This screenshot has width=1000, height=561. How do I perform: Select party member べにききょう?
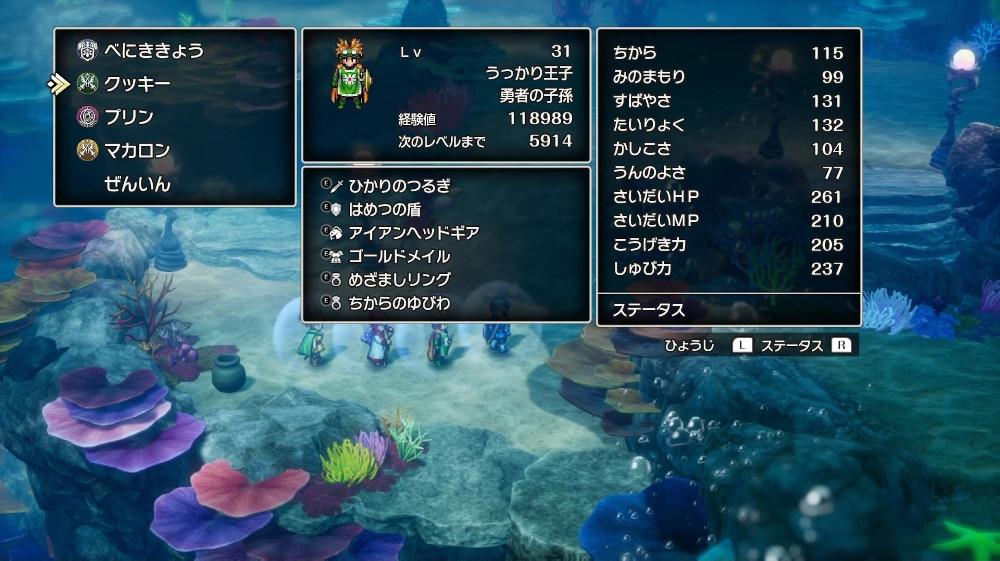pos(153,50)
